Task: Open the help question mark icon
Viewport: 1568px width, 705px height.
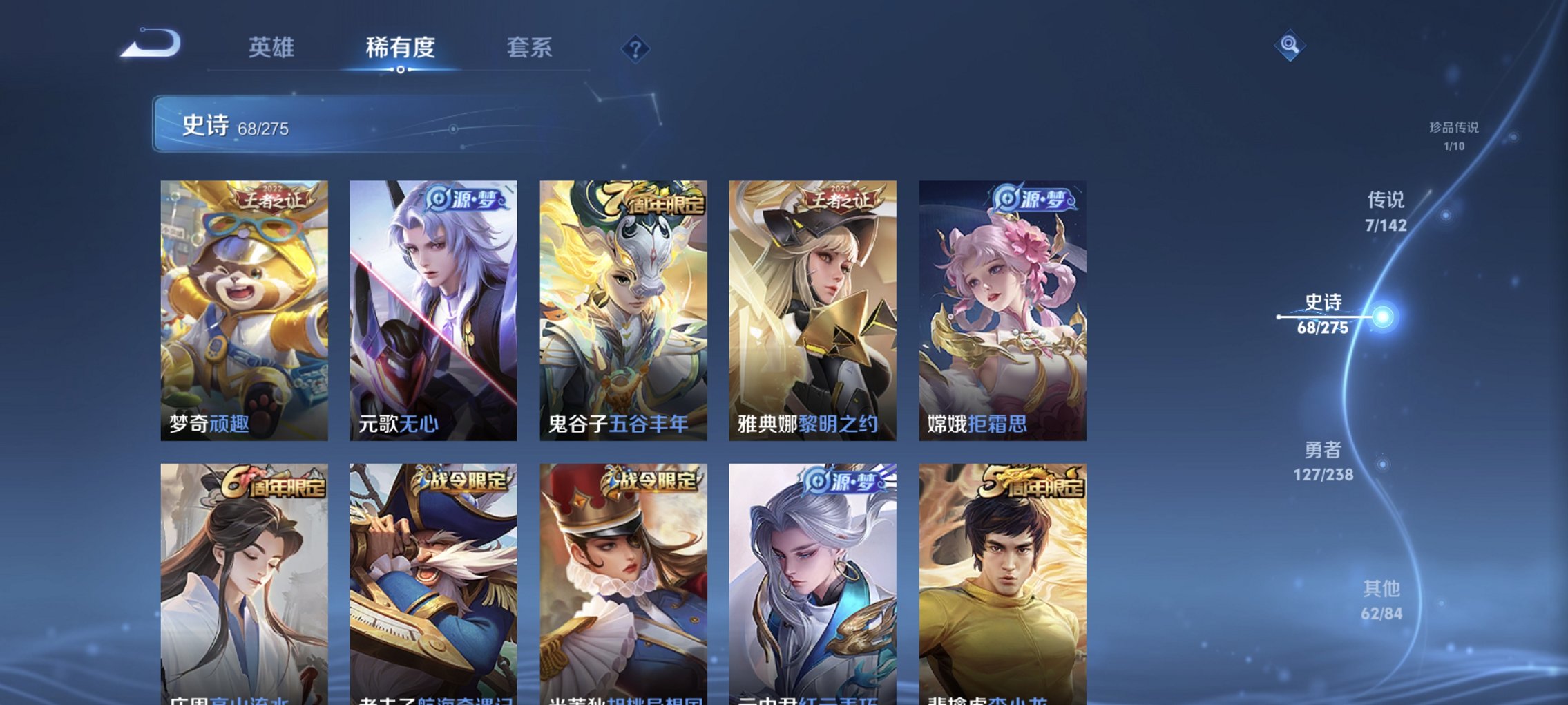Action: 636,48
